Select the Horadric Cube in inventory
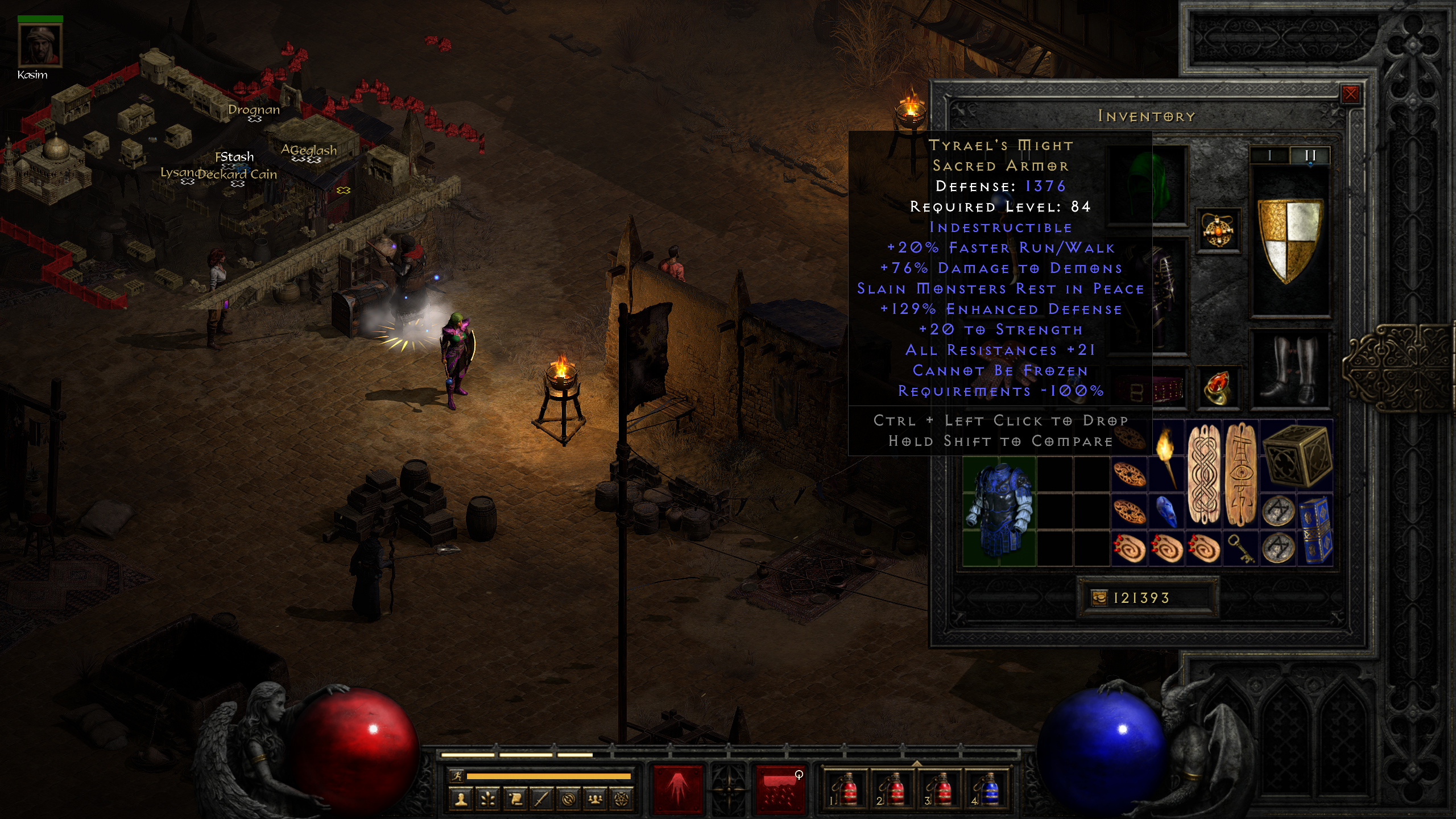Image resolution: width=1456 pixels, height=819 pixels. point(1297,456)
